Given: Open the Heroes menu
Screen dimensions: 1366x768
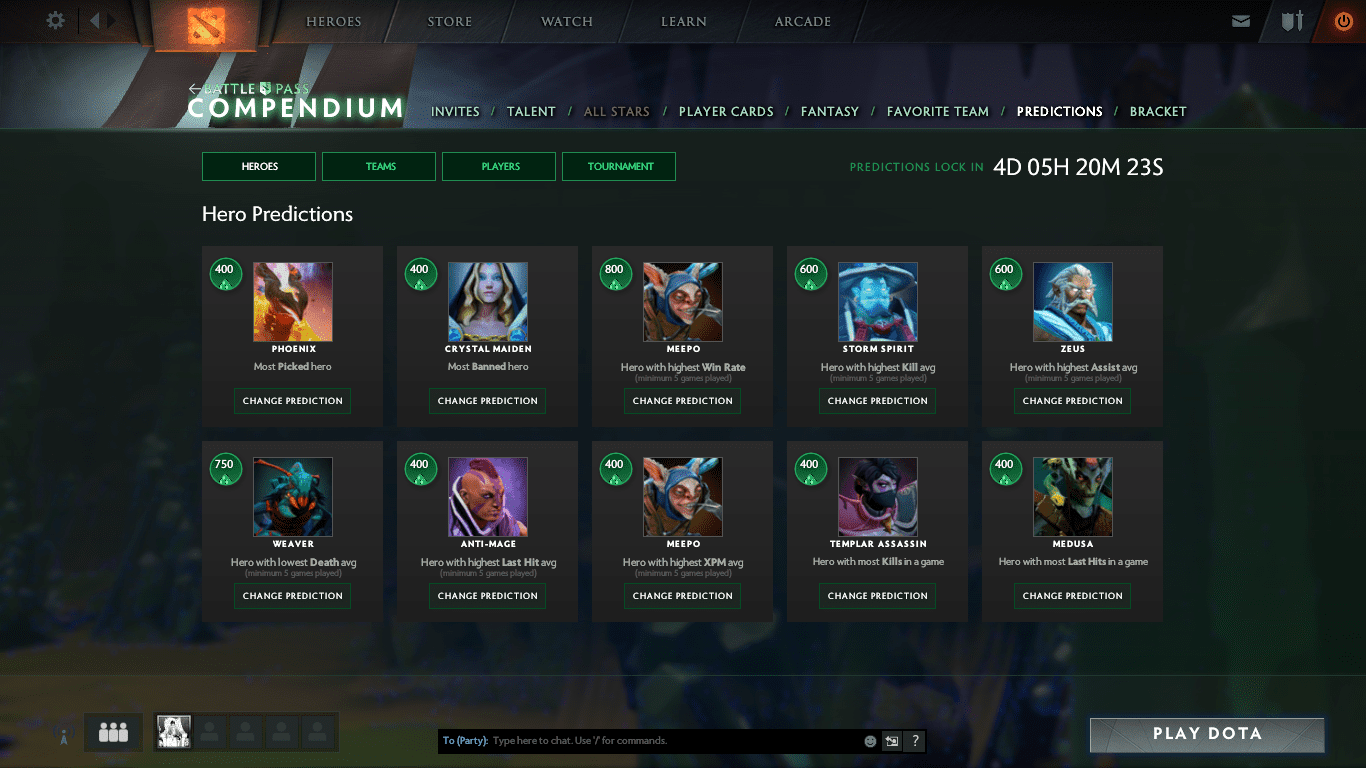Looking at the screenshot, I should (x=333, y=22).
